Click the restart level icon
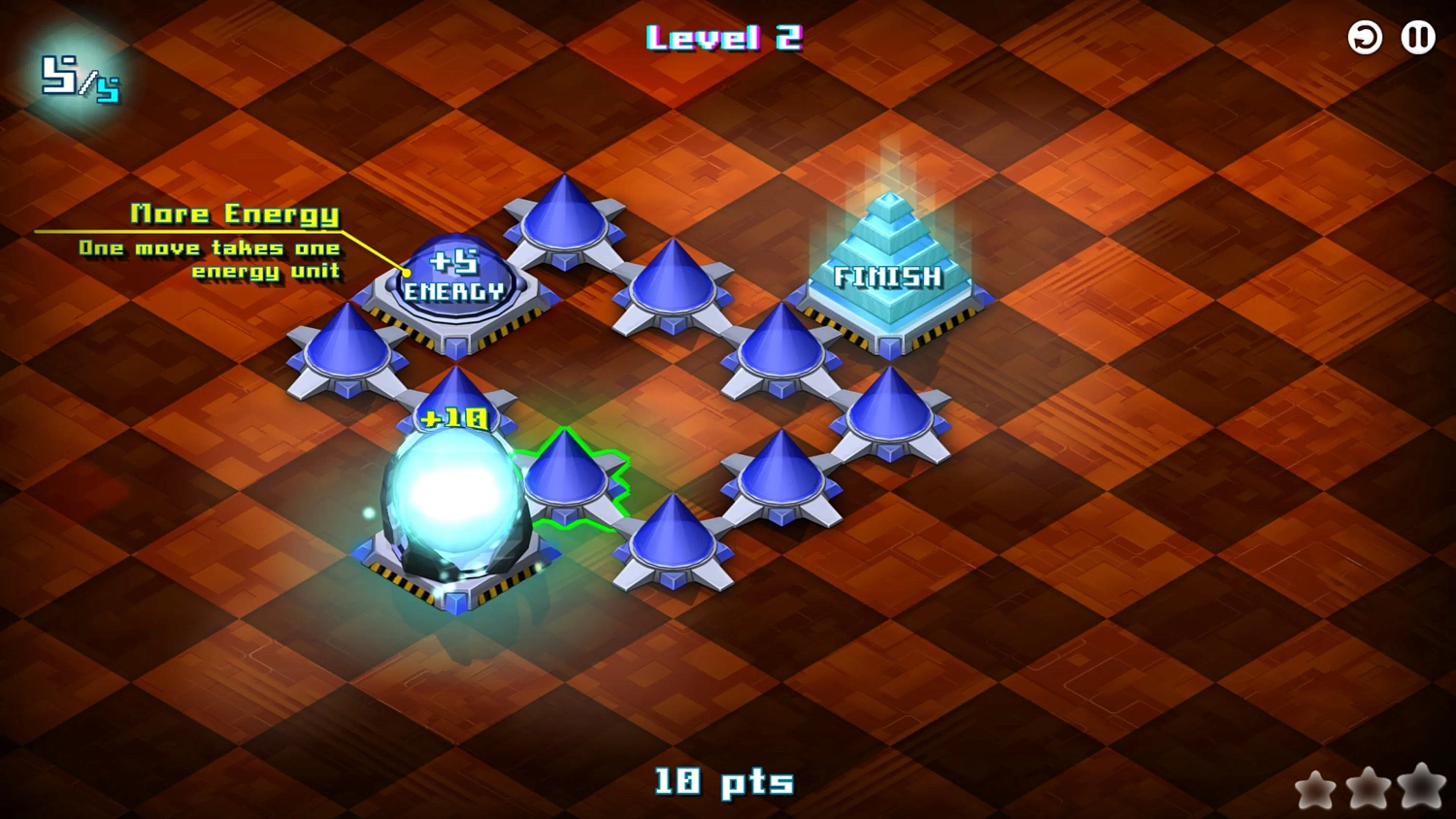Screen dimensions: 1456x819 [x=1364, y=38]
